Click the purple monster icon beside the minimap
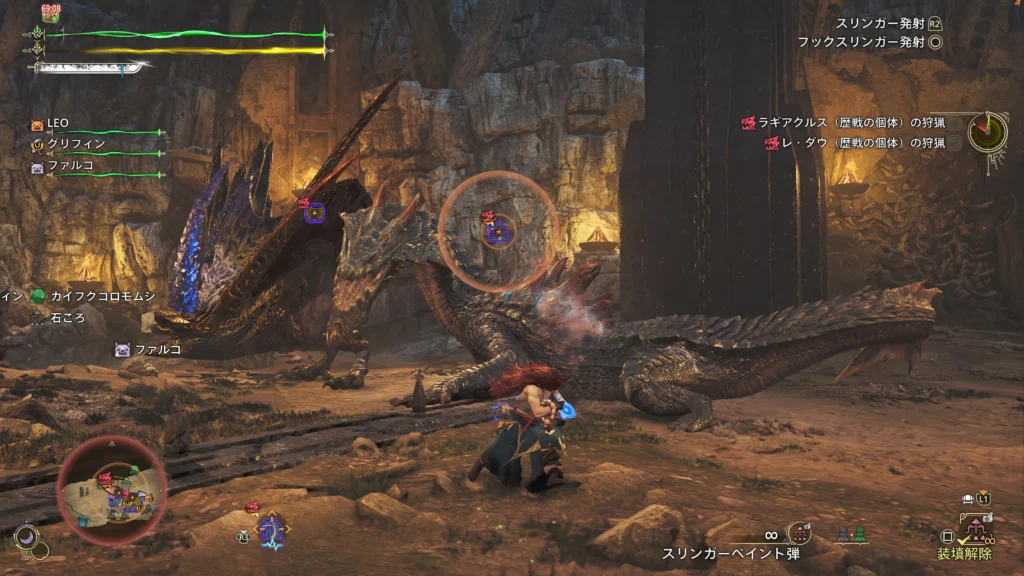Image resolution: width=1024 pixels, height=576 pixels. click(x=269, y=529)
